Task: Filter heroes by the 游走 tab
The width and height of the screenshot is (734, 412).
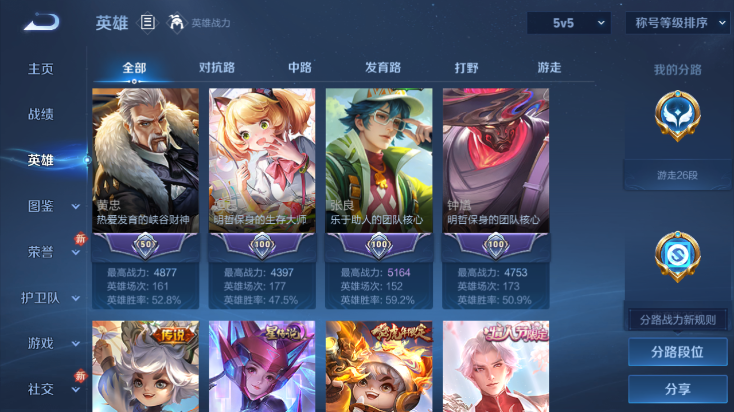Action: (549, 68)
